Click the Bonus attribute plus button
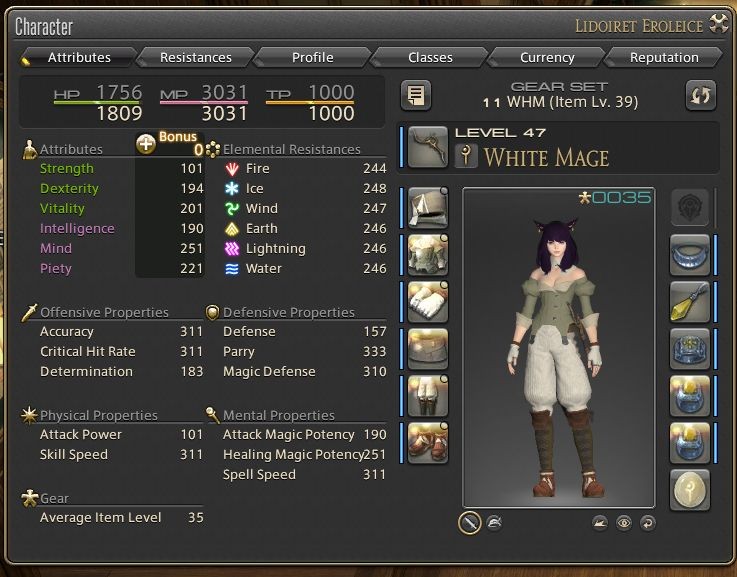Viewport: 737px width, 577px height. tap(146, 144)
